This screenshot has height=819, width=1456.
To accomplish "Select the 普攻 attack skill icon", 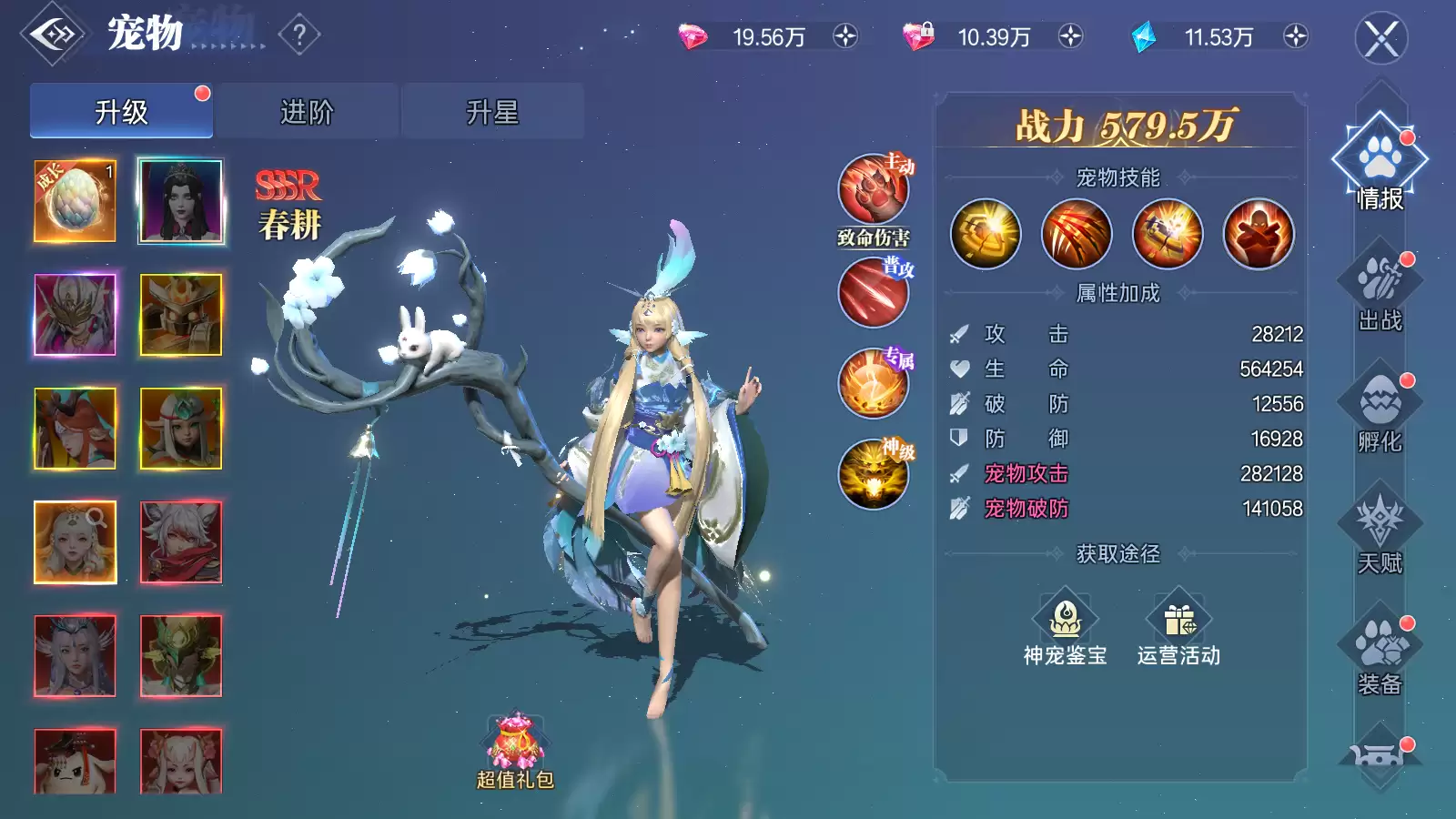I will [x=874, y=294].
